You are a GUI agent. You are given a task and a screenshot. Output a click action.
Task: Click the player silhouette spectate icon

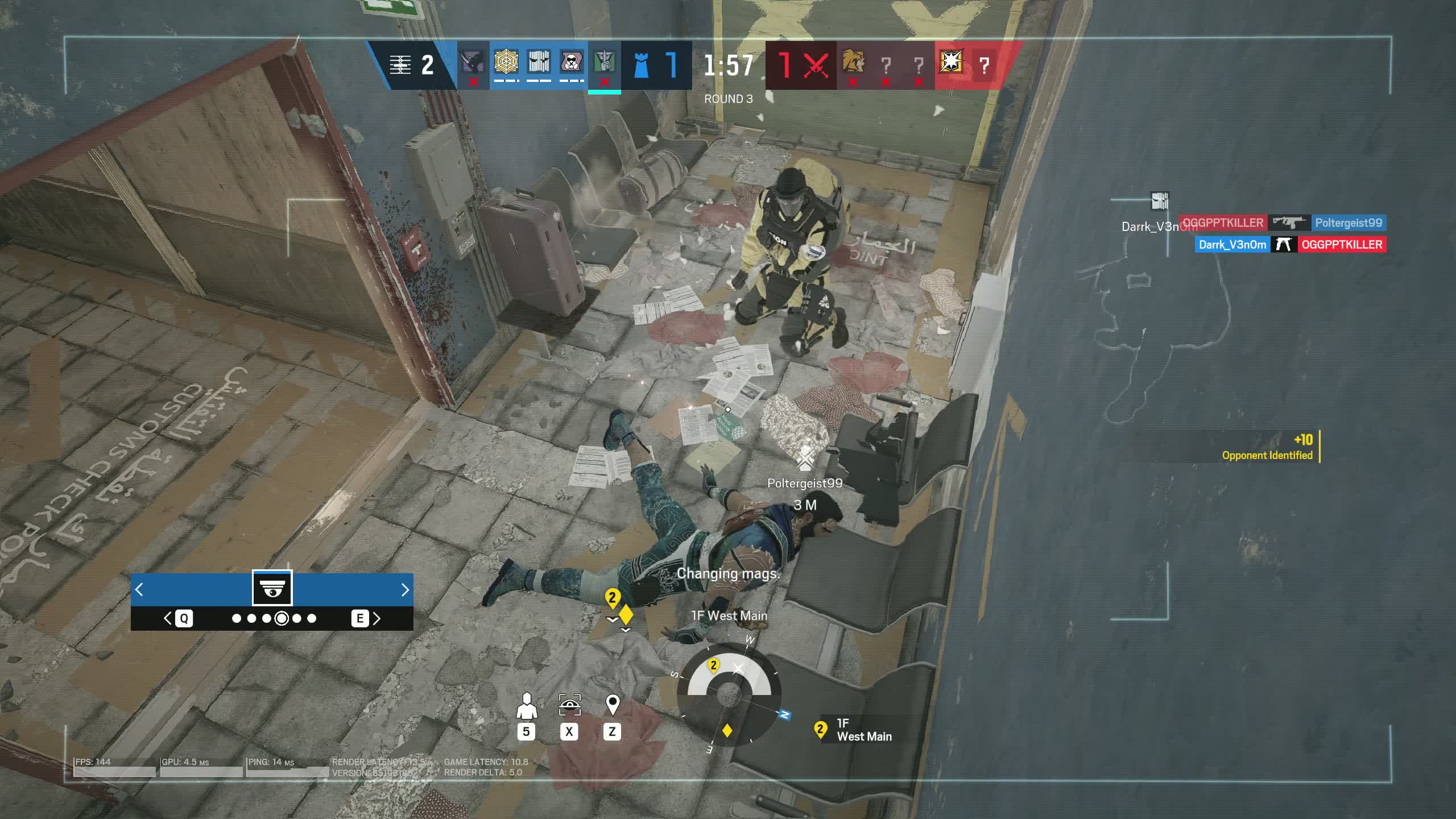pos(527,706)
